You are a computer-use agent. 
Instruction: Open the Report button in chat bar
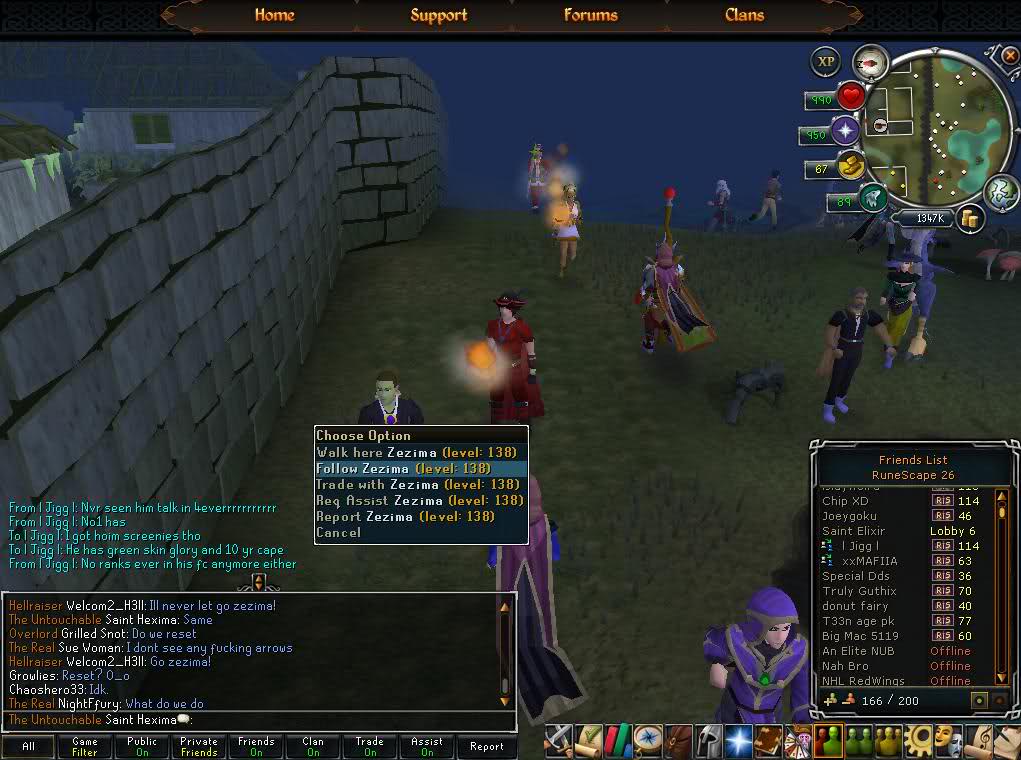(487, 746)
